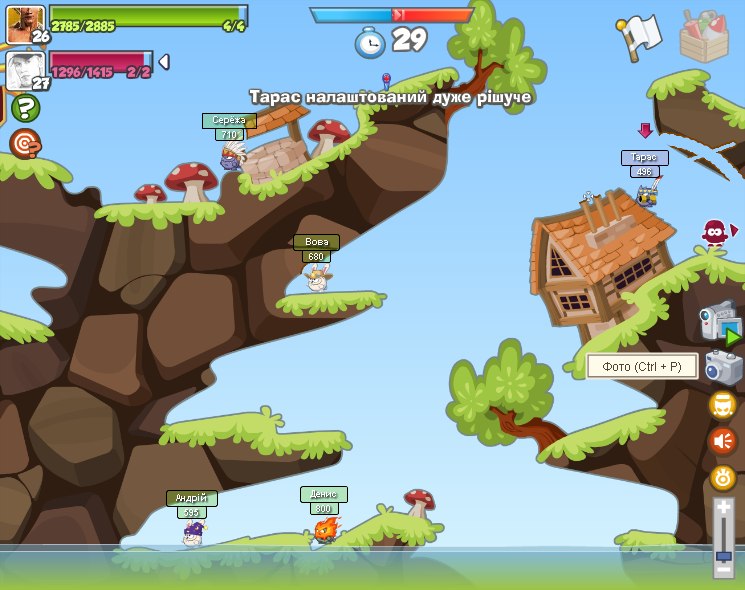Viewport: 745px width, 590px height.
Task: Click the white arrow beside the pink bar
Action: (164, 62)
